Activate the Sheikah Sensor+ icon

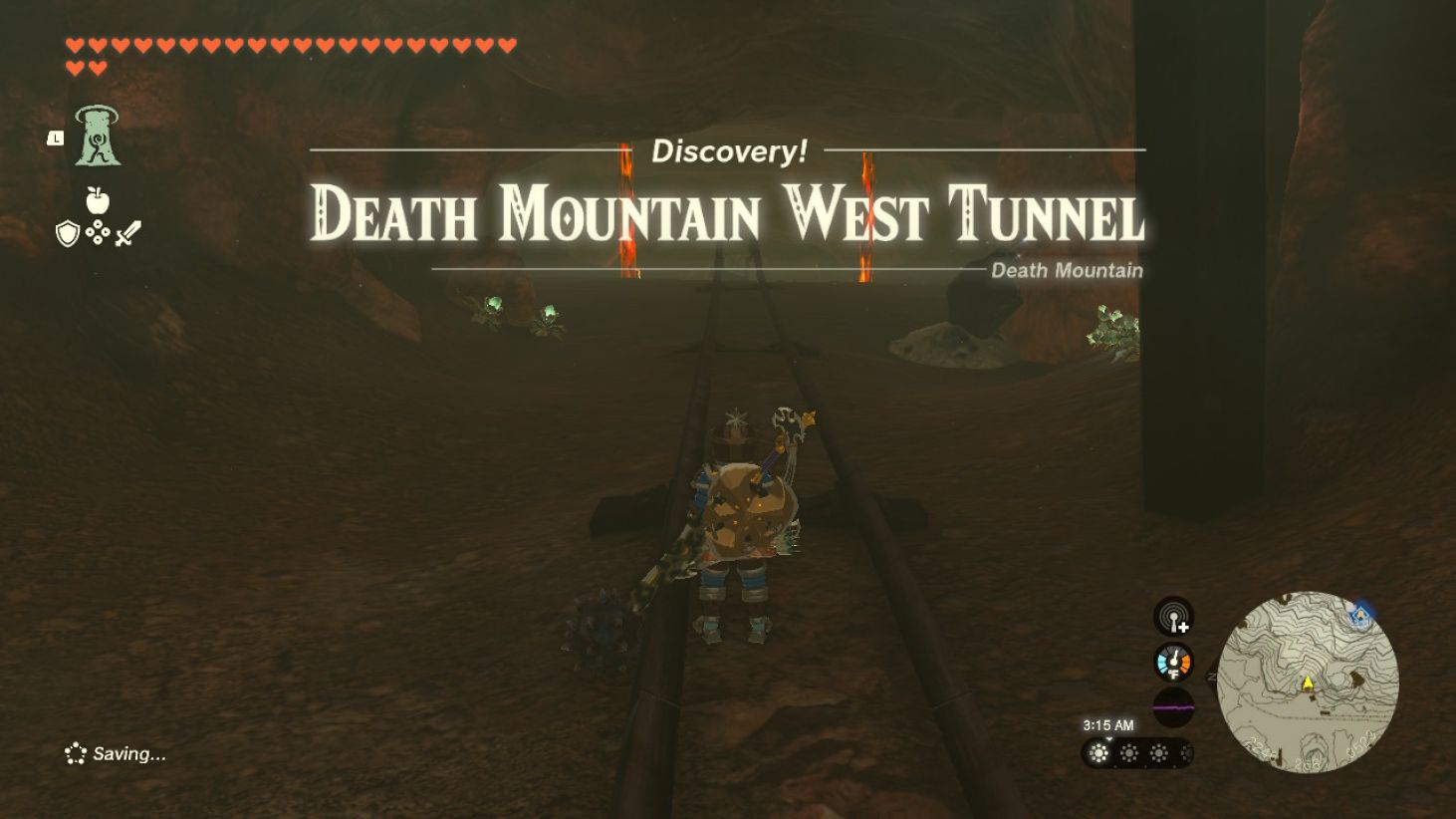(x=1173, y=619)
